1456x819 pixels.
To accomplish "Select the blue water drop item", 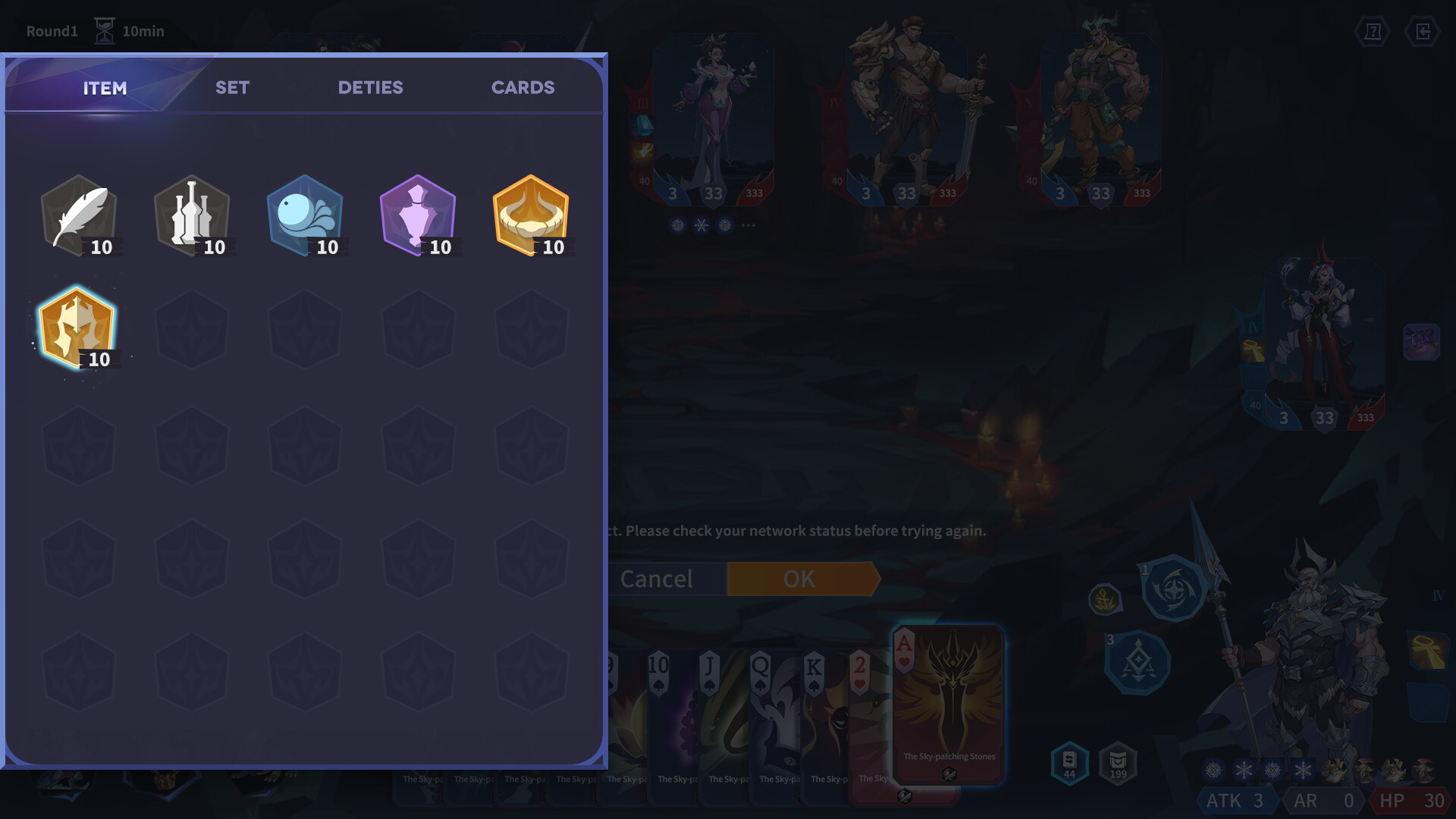I will 305,215.
